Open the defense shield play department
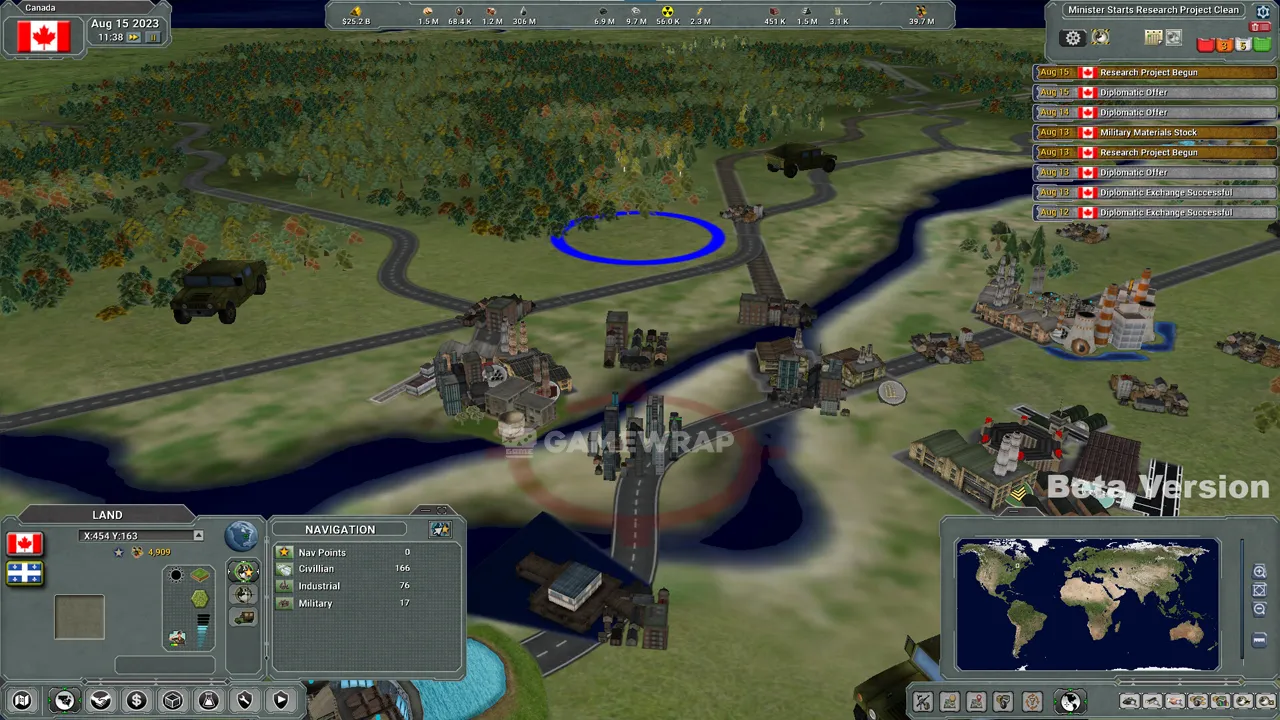 click(x=281, y=701)
